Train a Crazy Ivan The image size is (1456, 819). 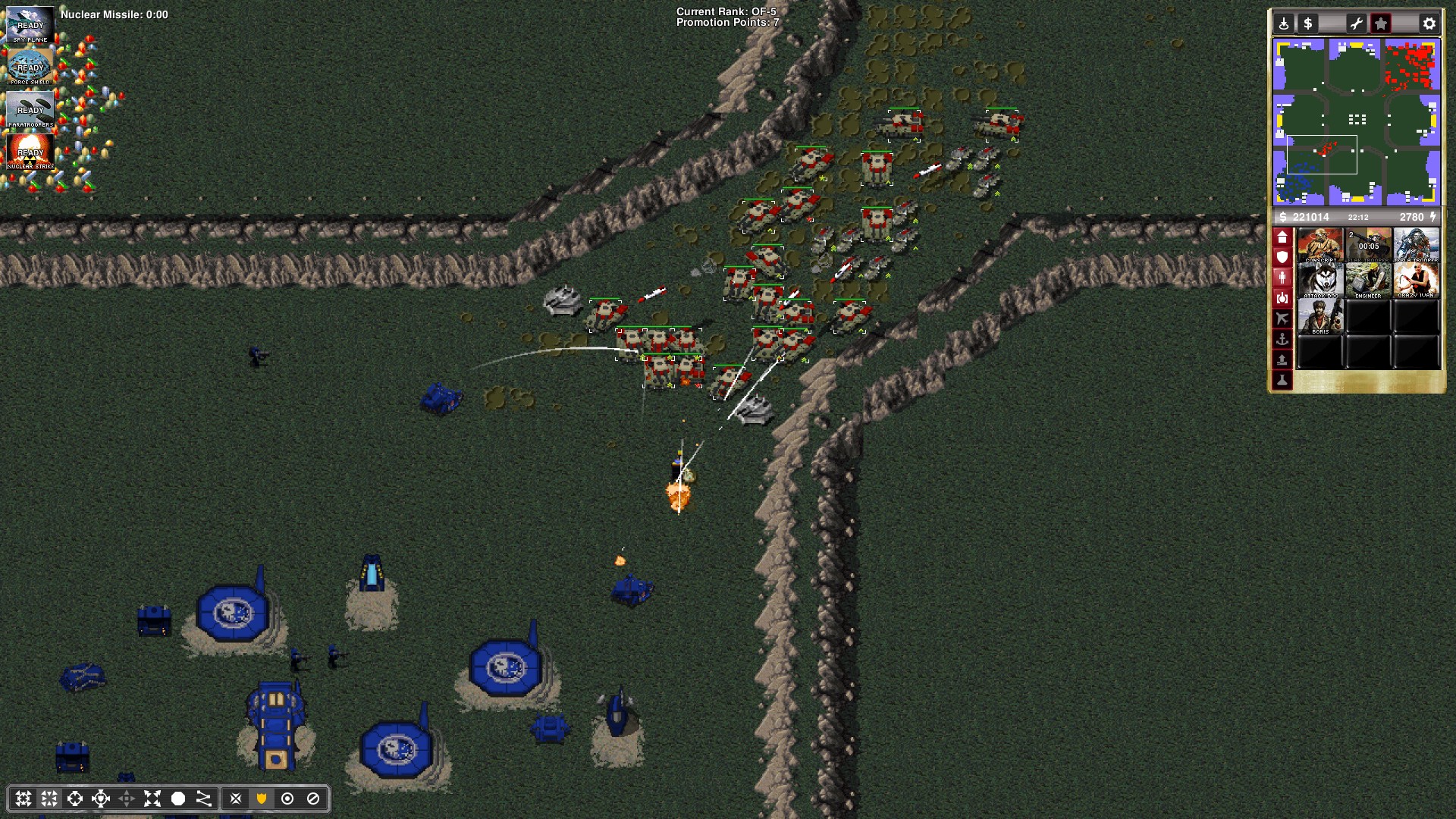point(1416,281)
